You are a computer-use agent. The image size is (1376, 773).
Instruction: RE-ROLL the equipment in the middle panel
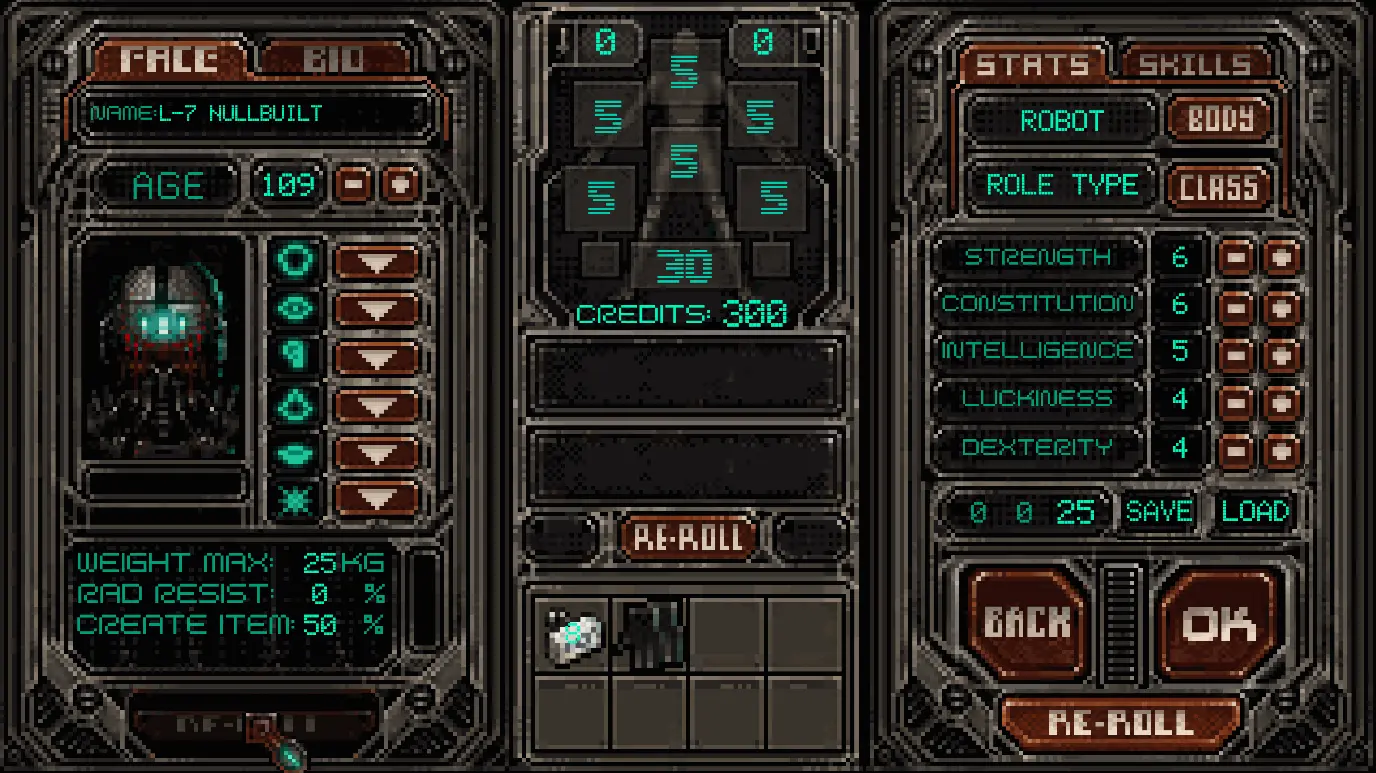tap(687, 537)
